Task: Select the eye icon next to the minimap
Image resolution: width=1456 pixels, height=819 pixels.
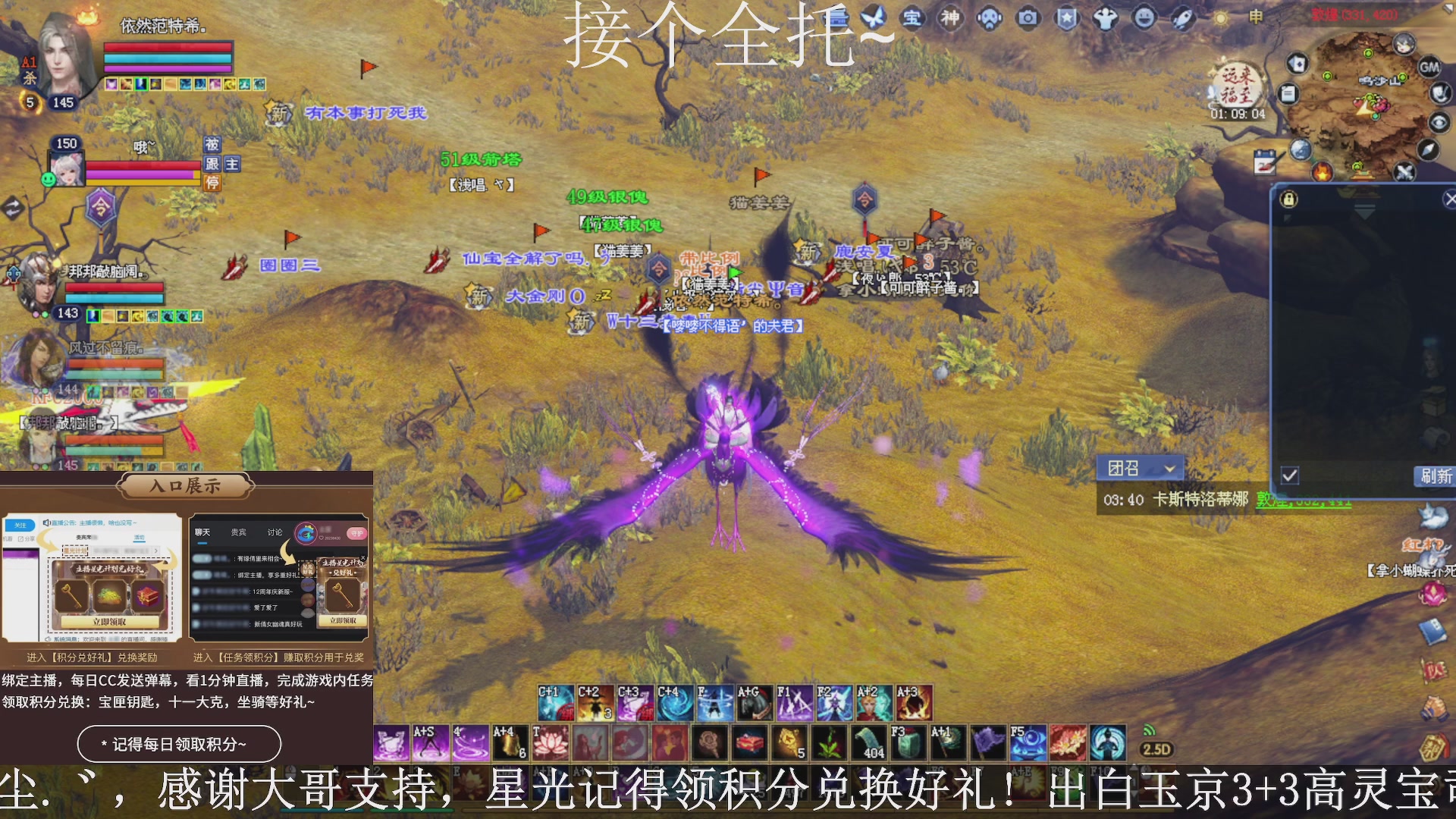Action: [x=1438, y=121]
